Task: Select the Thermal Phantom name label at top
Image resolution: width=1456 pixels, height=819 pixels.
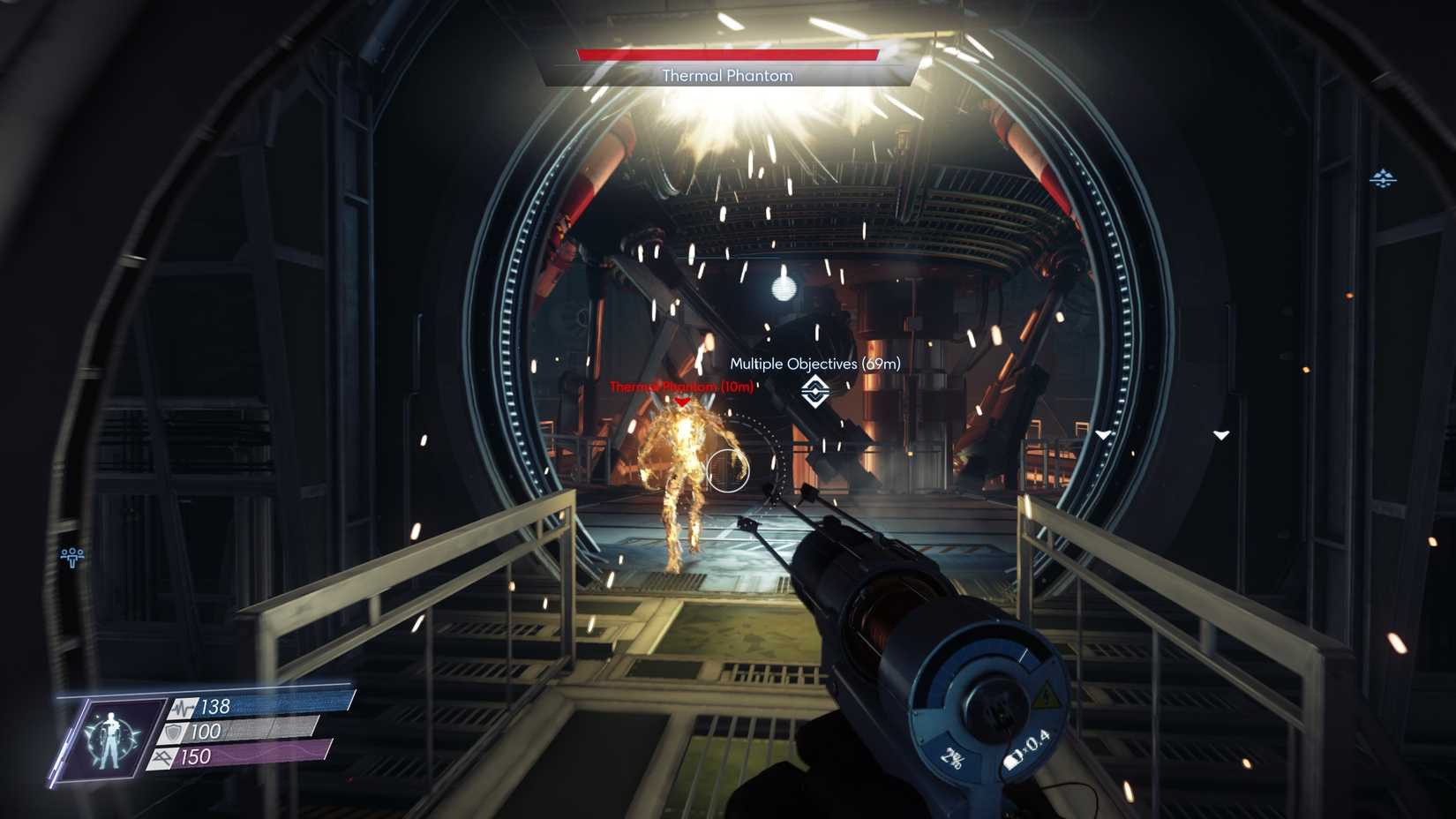Action: [726, 76]
